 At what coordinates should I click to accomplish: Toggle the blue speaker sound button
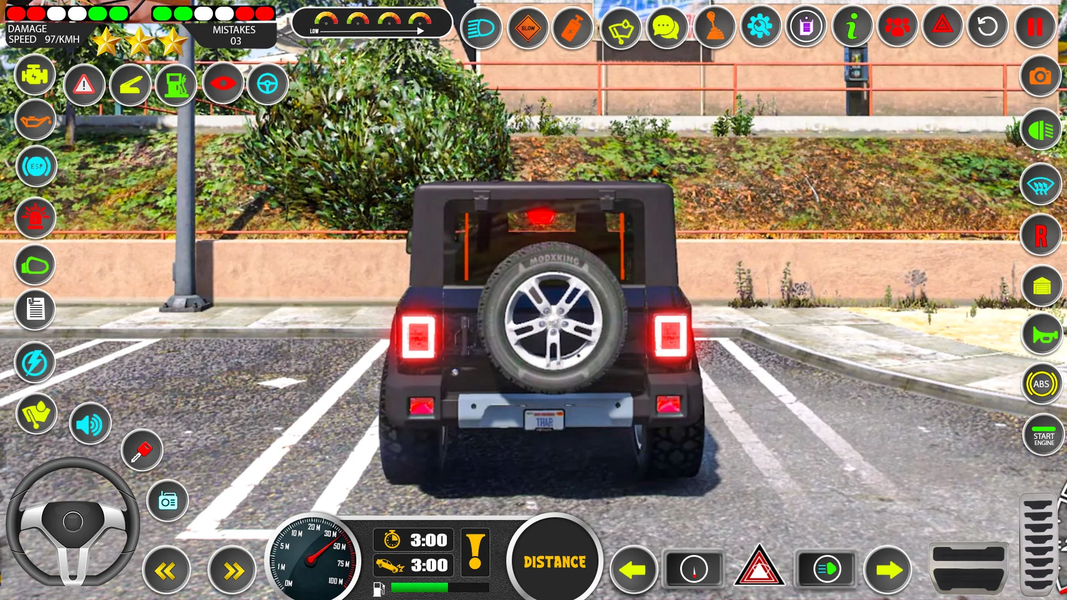pos(90,425)
